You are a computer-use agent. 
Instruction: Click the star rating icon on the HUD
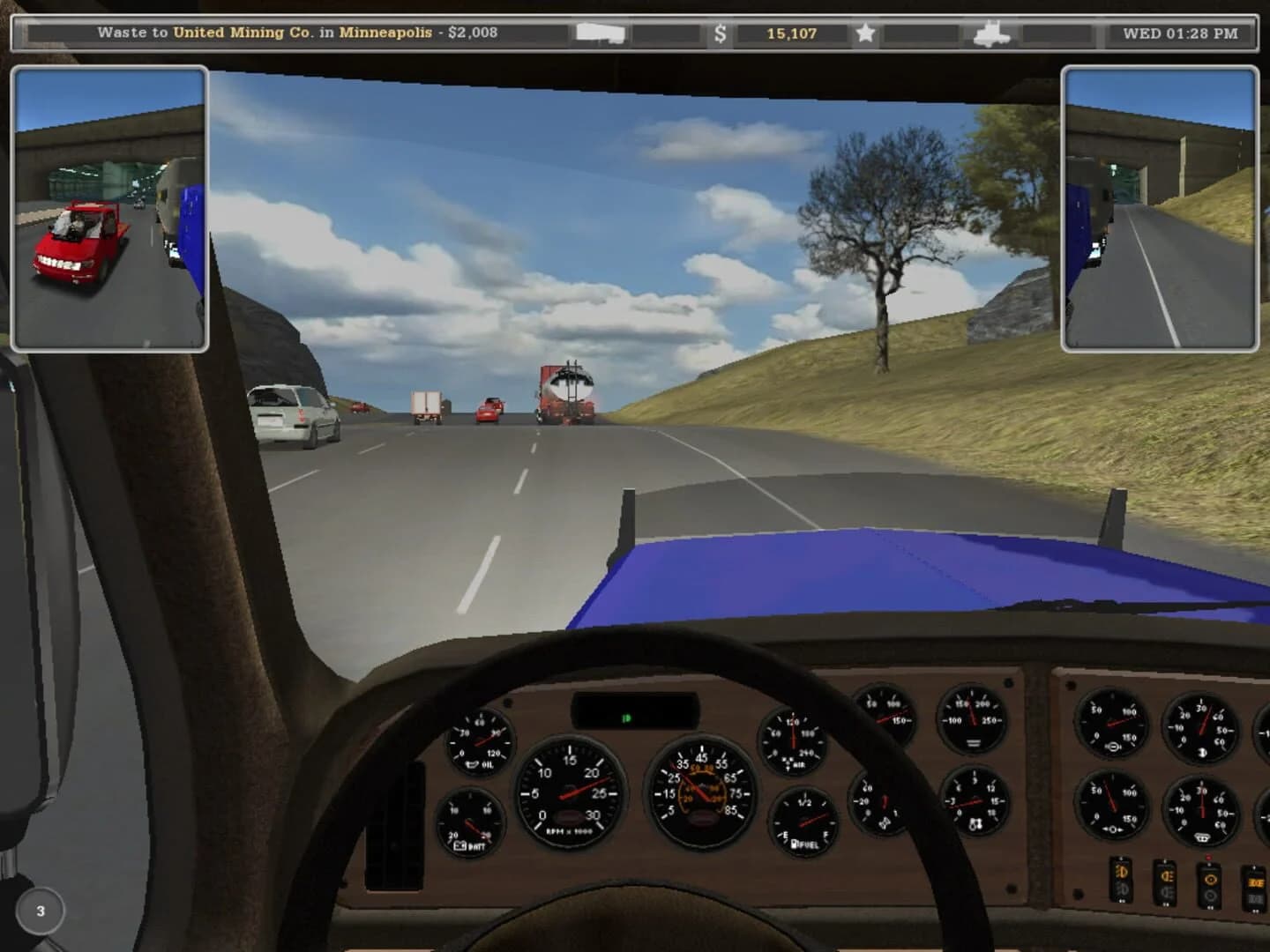864,33
